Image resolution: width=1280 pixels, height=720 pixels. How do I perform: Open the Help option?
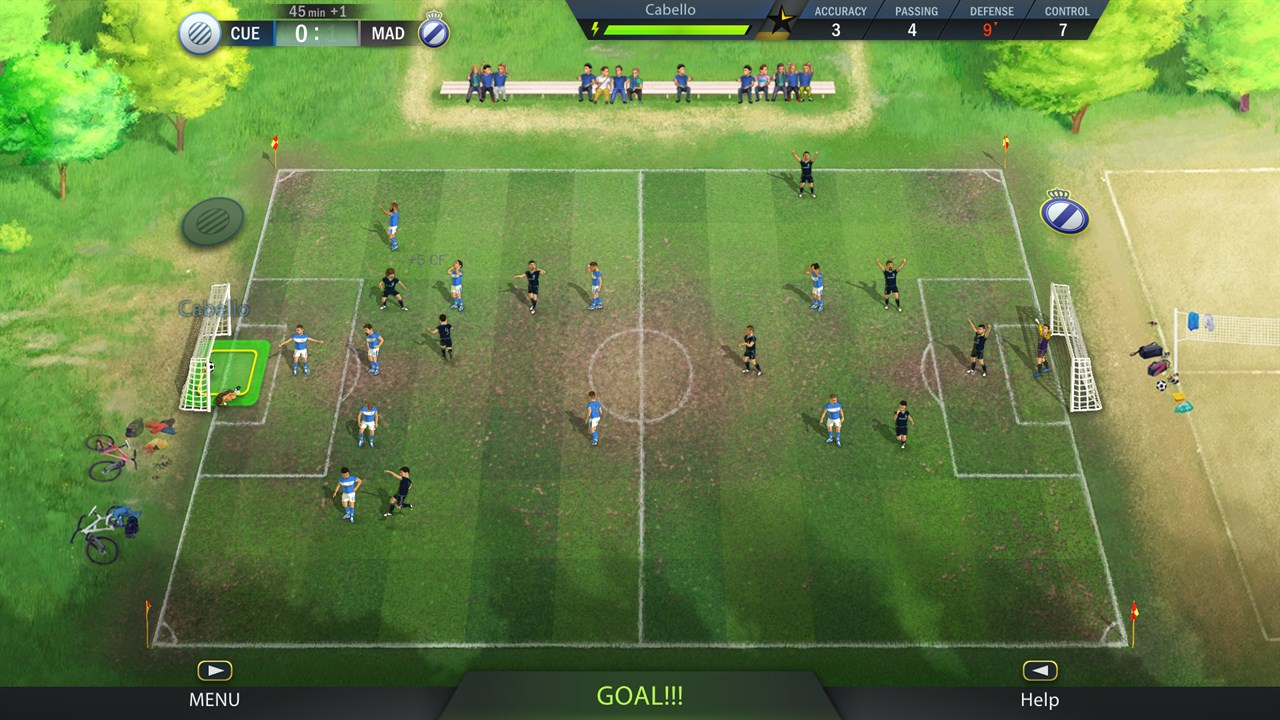1039,698
